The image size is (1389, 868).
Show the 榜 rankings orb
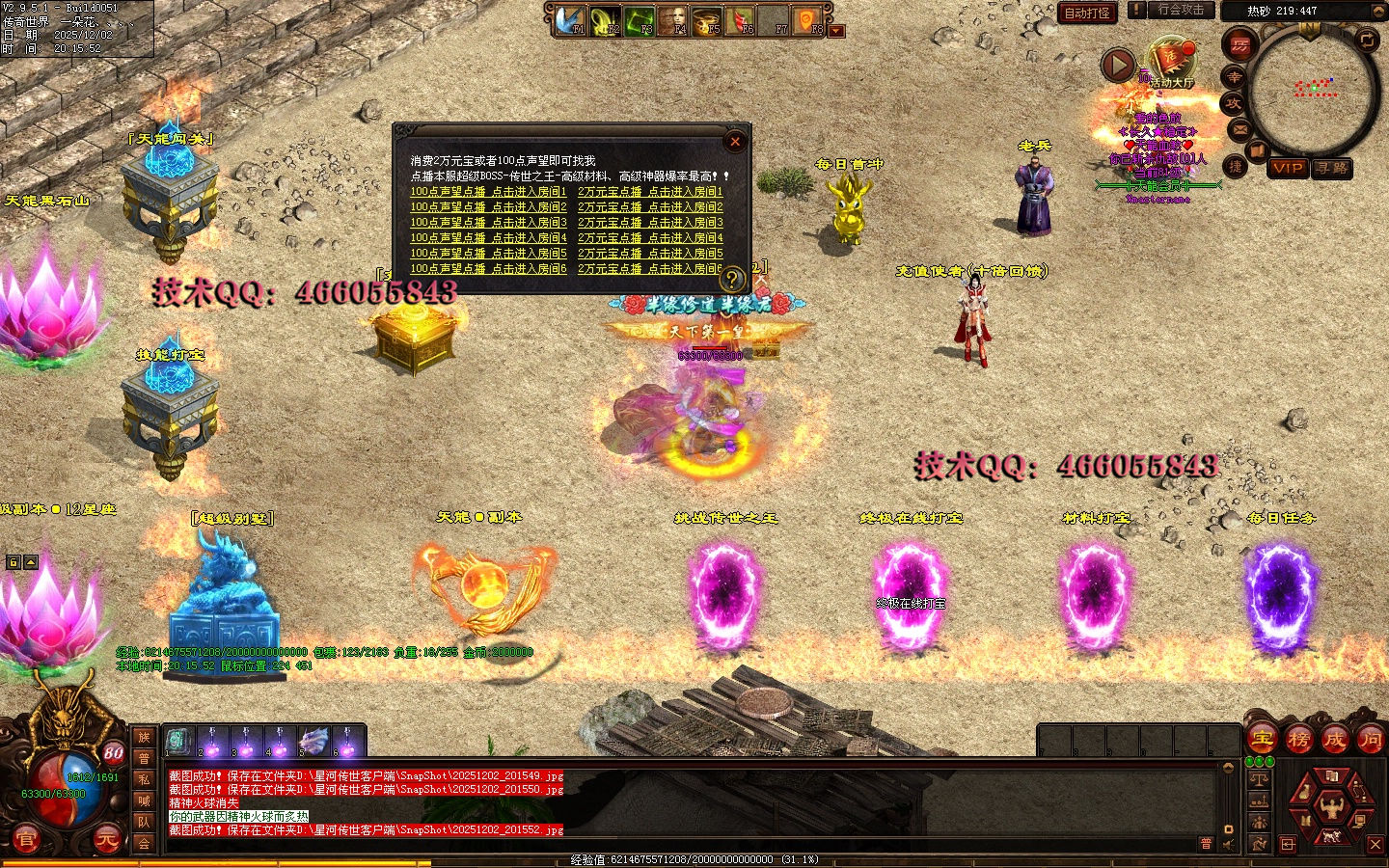(x=1298, y=740)
